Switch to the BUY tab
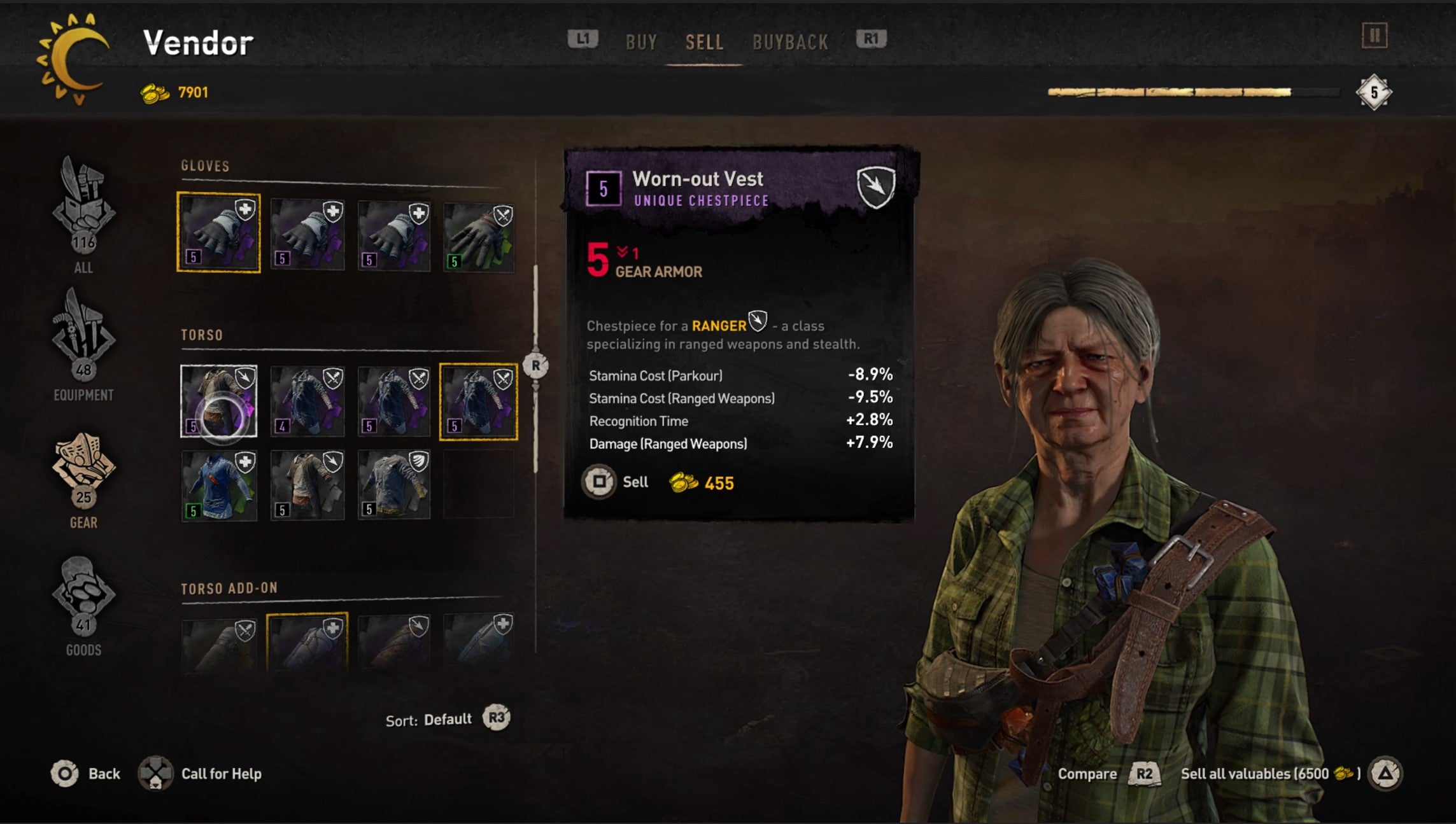Screen dimensions: 1456x824 pos(641,41)
